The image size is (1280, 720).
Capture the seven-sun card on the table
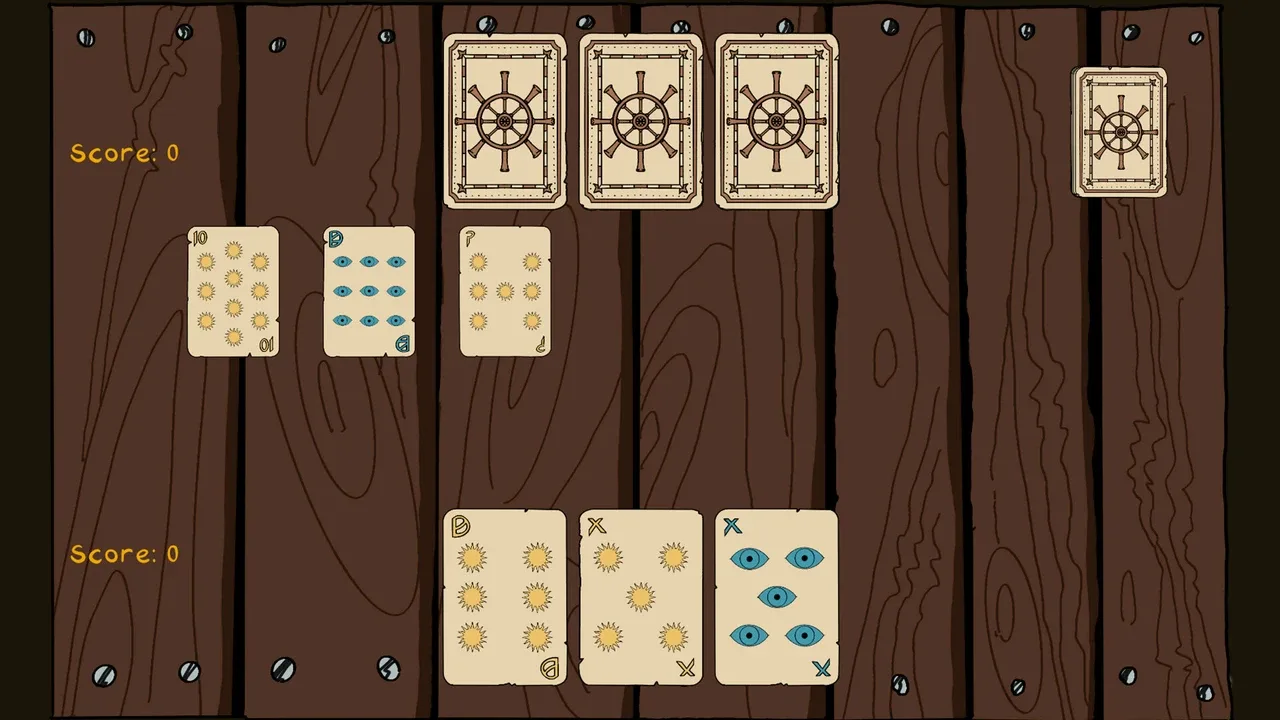click(505, 291)
